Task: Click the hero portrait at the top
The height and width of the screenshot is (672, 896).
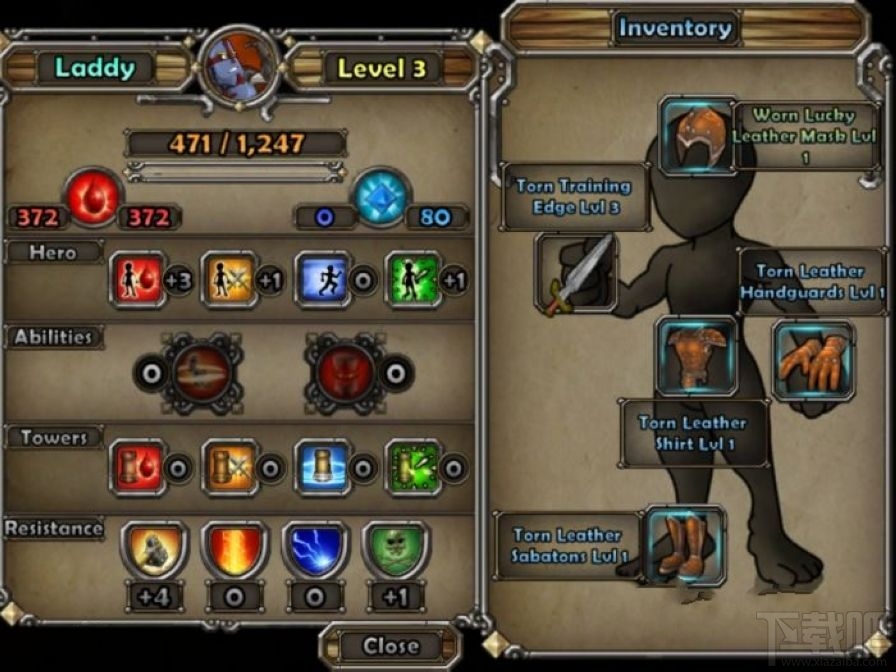Action: pyautogui.click(x=238, y=69)
